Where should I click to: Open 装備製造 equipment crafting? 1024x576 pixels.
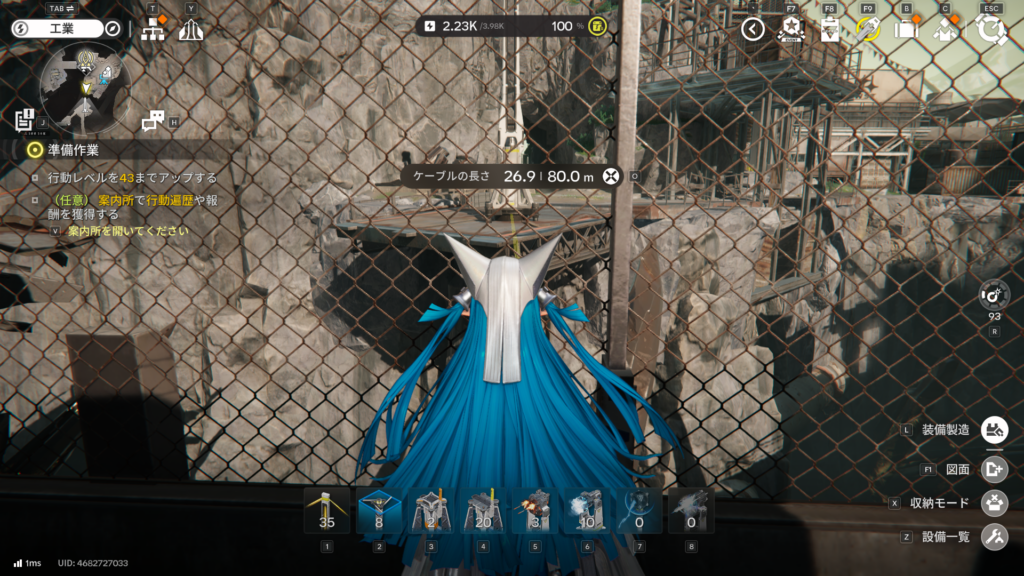[x=994, y=430]
